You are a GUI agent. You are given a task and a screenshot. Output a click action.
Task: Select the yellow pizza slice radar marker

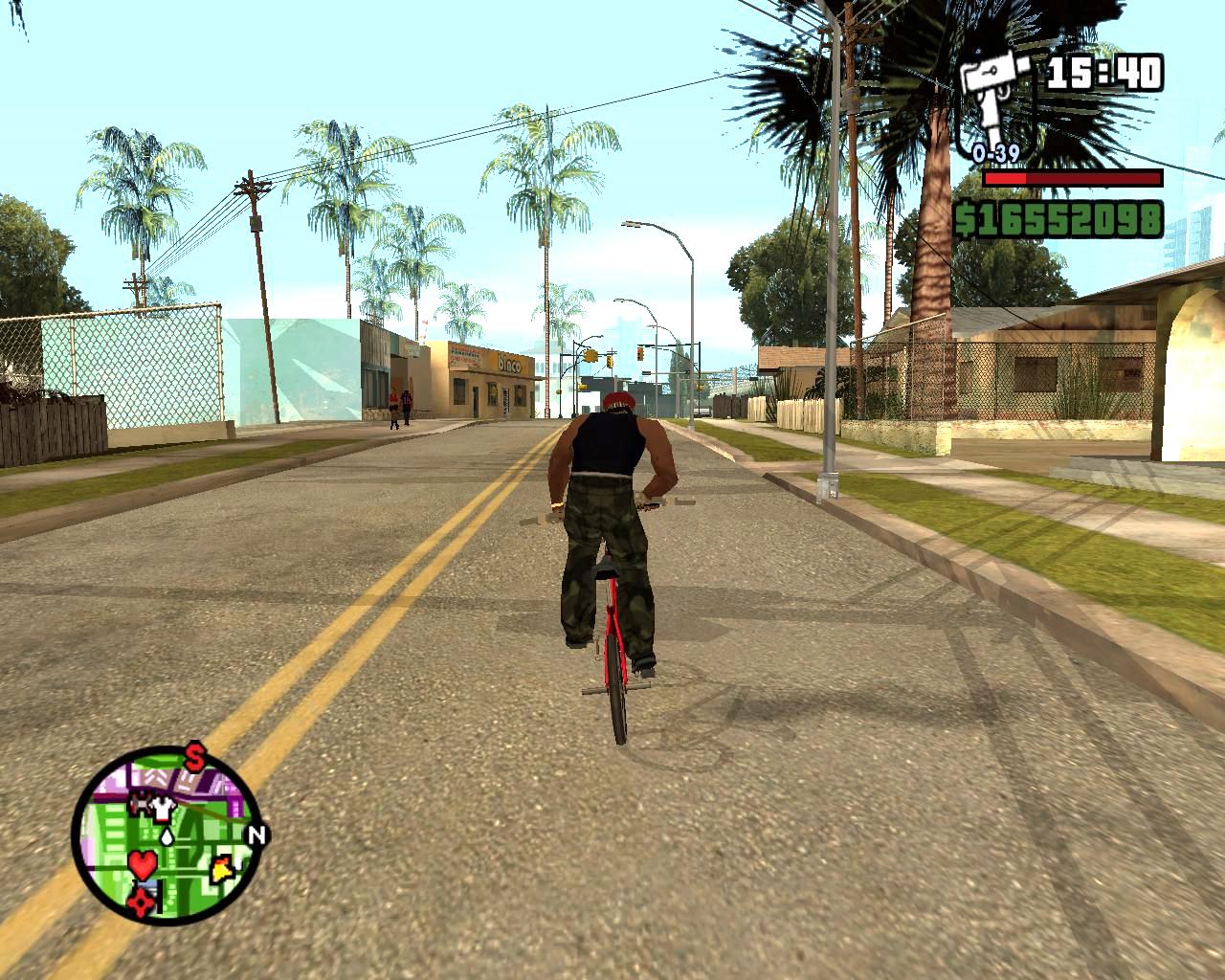click(223, 868)
